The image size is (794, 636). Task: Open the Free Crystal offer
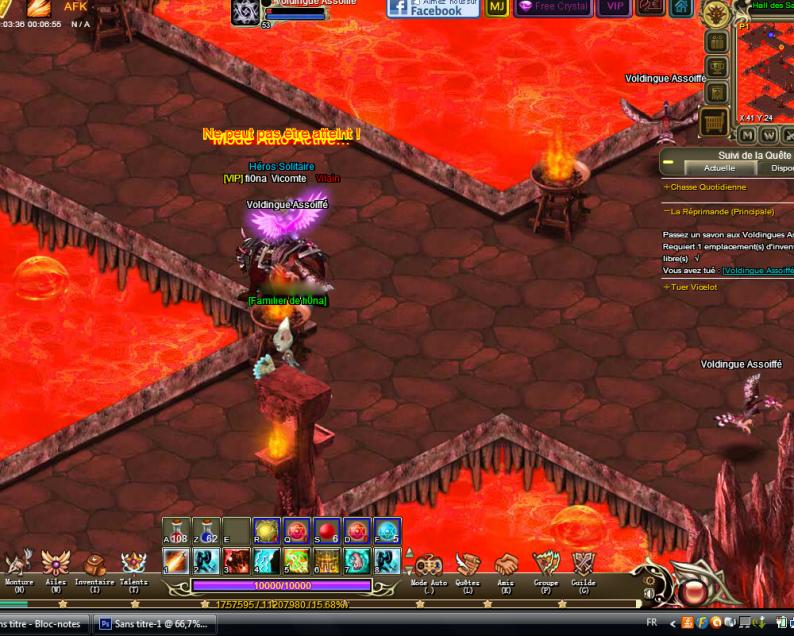554,7
